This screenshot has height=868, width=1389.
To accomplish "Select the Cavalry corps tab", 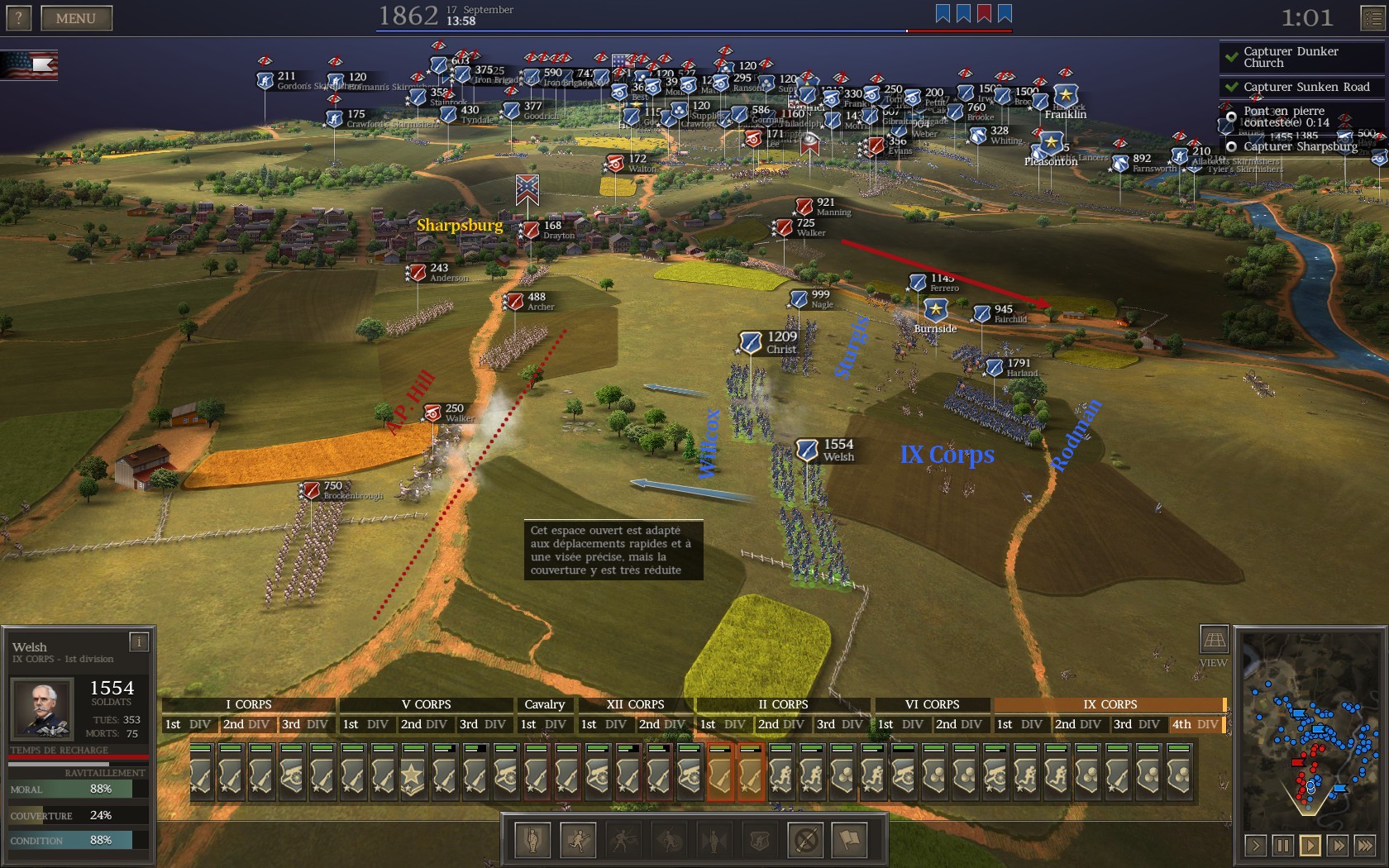I will click(544, 704).
